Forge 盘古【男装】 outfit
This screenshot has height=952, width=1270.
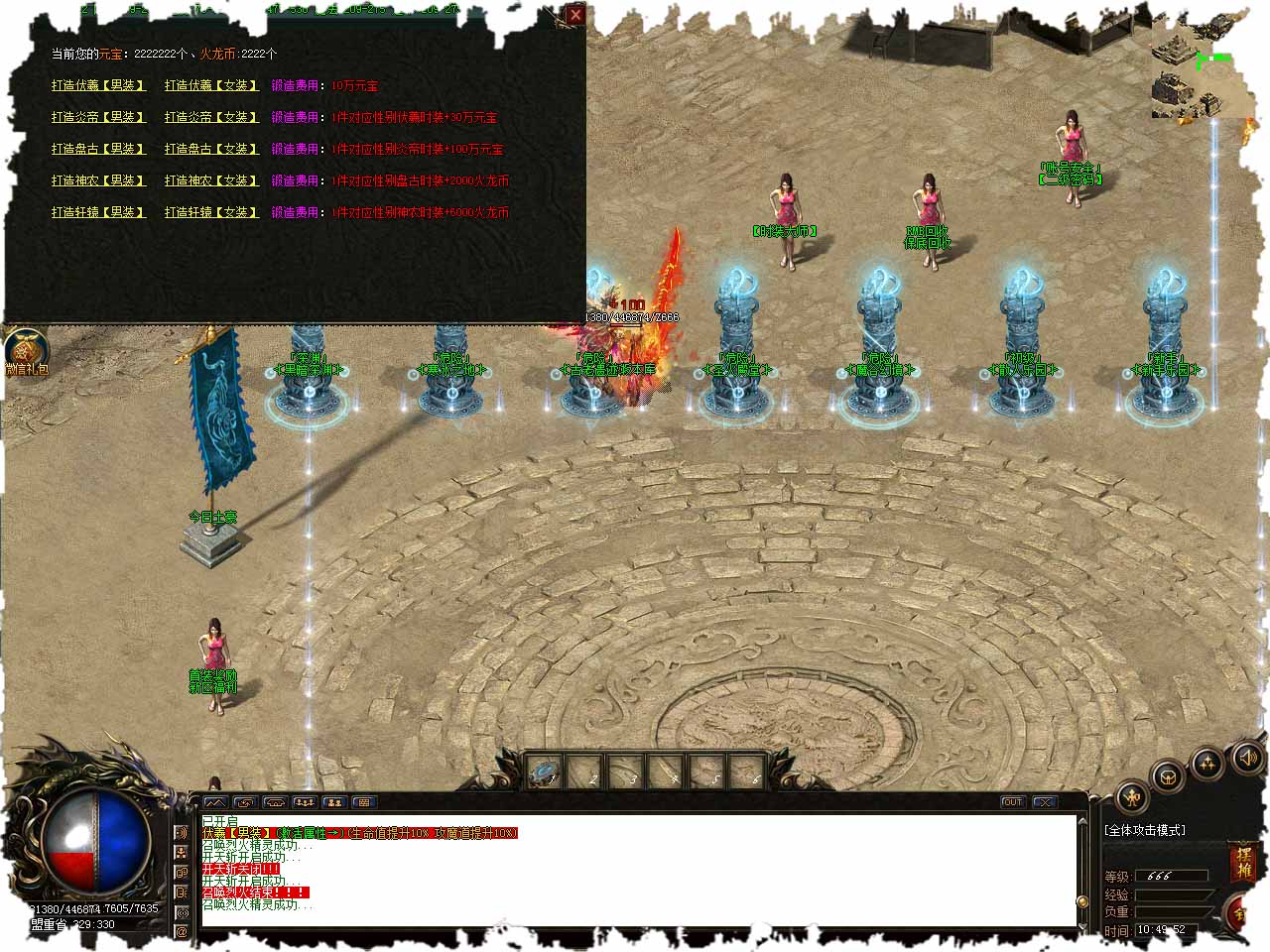pos(98,149)
